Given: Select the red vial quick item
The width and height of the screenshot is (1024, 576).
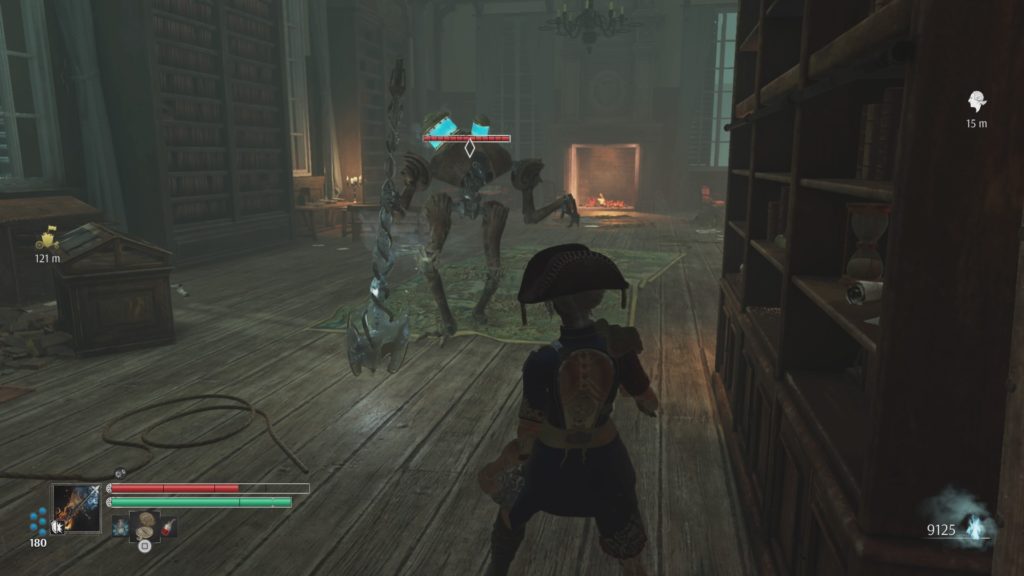Looking at the screenshot, I should click(x=169, y=525).
